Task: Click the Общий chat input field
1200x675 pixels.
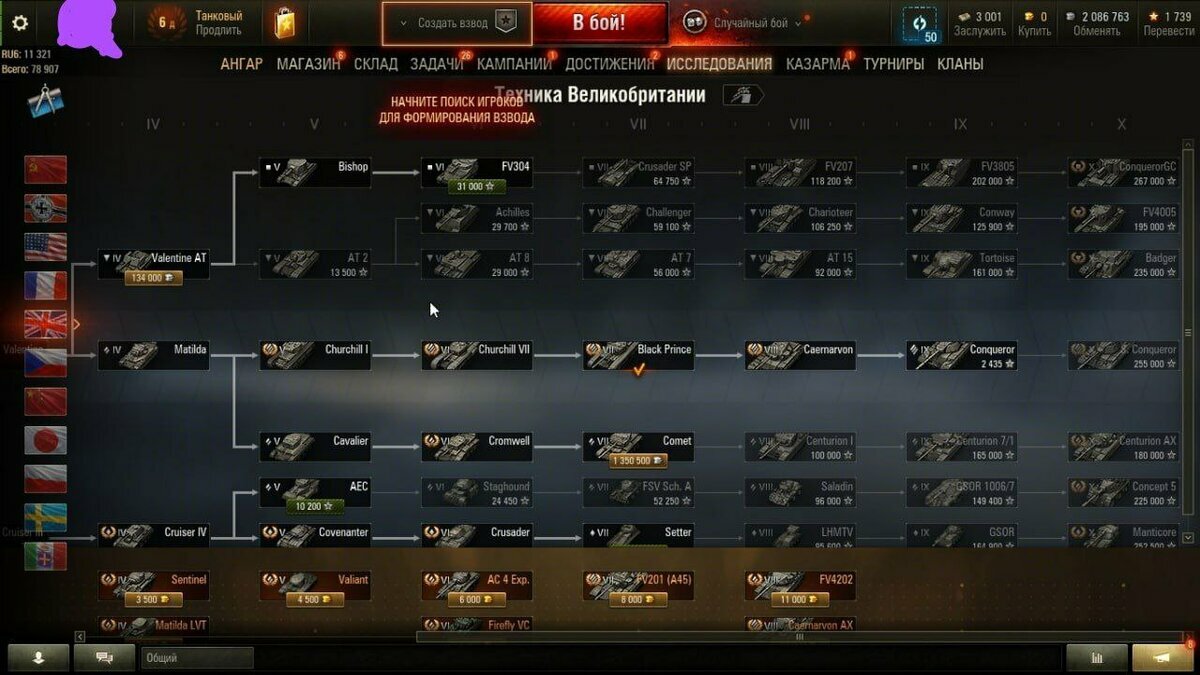Action: point(197,658)
